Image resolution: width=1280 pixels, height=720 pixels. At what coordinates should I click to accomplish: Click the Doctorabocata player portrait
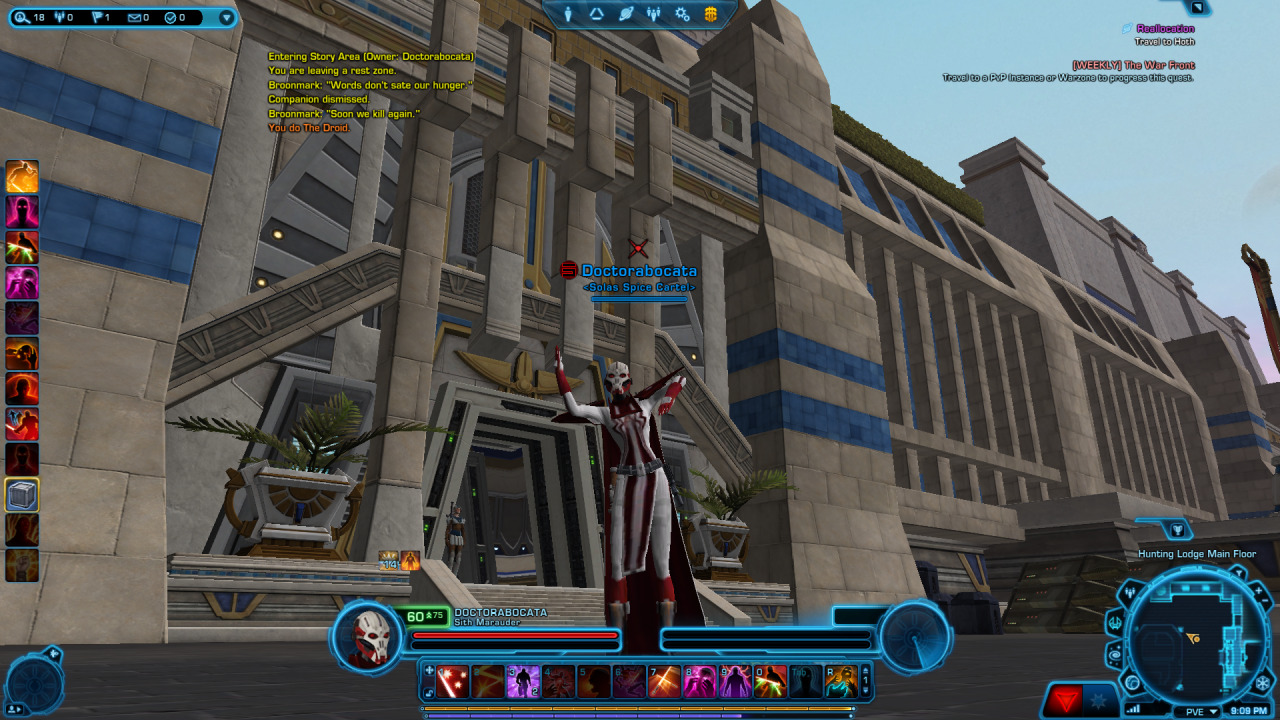[x=369, y=636]
